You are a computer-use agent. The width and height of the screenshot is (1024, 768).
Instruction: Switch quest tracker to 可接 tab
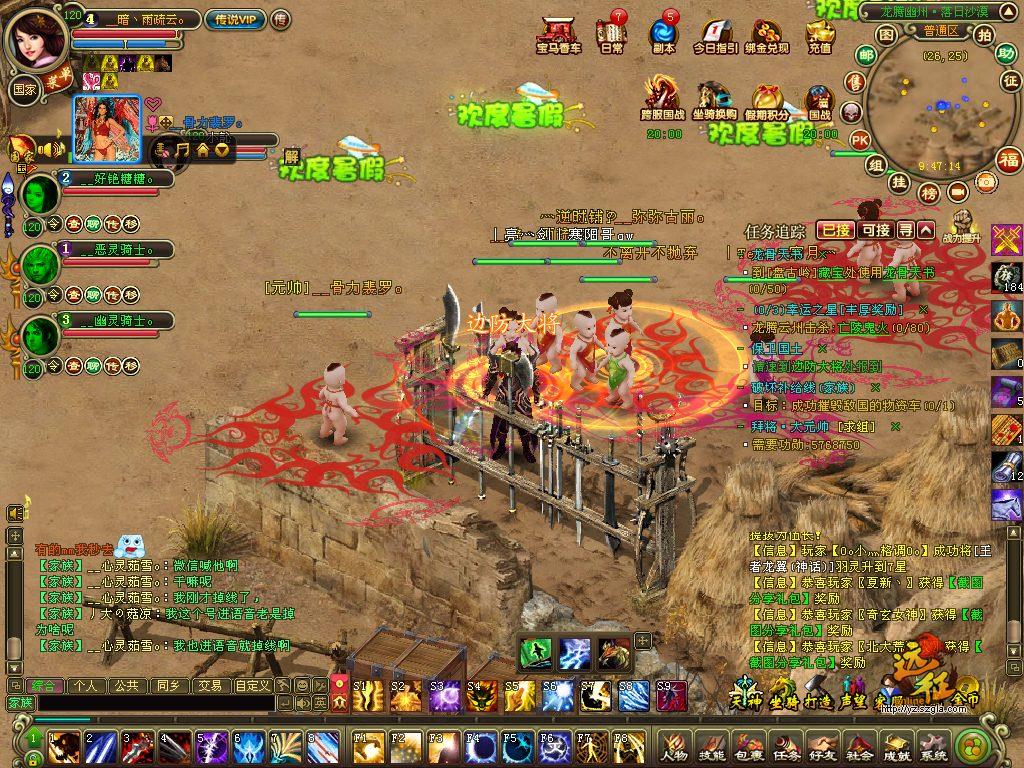pyautogui.click(x=875, y=230)
